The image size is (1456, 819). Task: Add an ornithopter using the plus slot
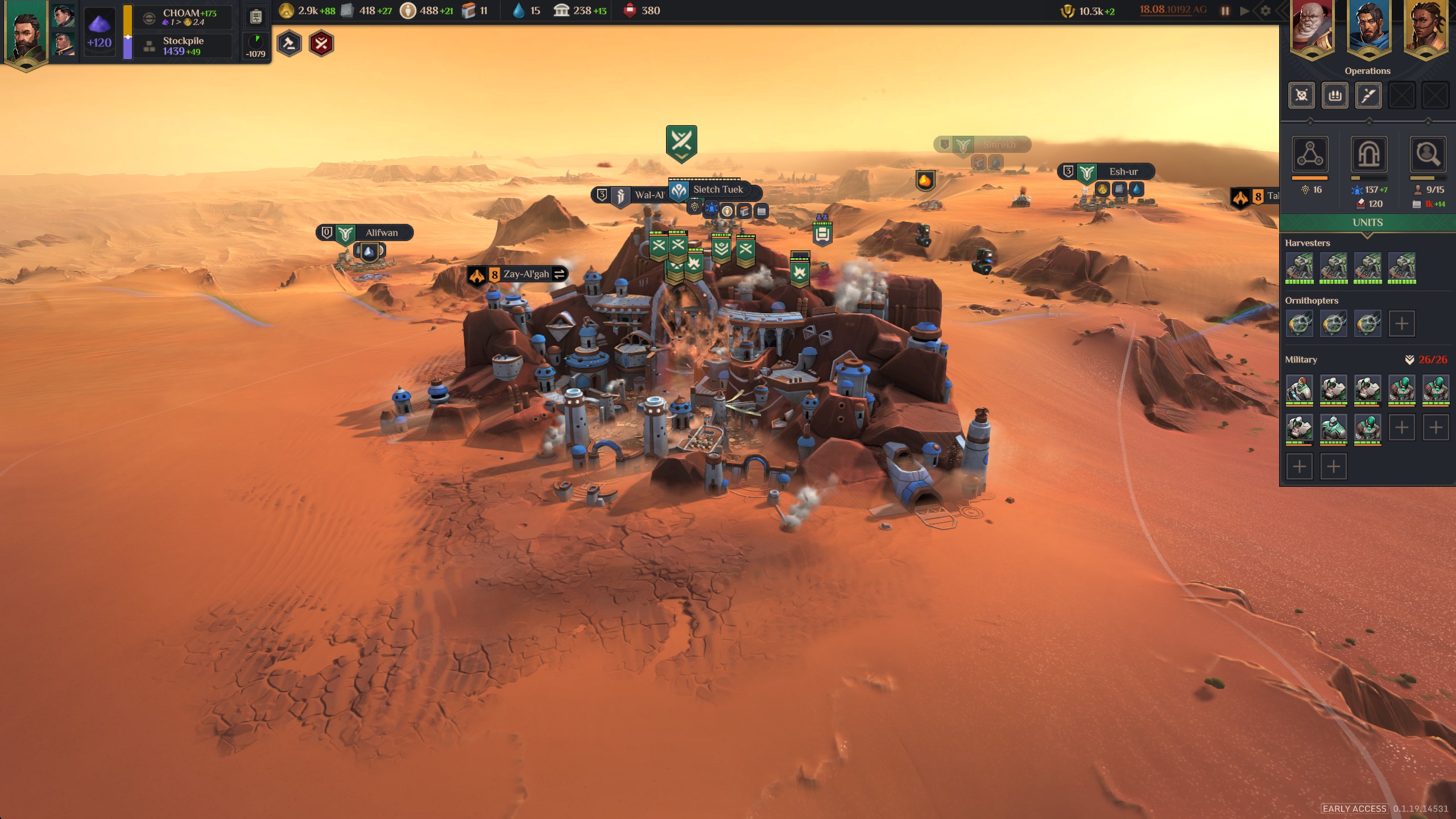1401,324
